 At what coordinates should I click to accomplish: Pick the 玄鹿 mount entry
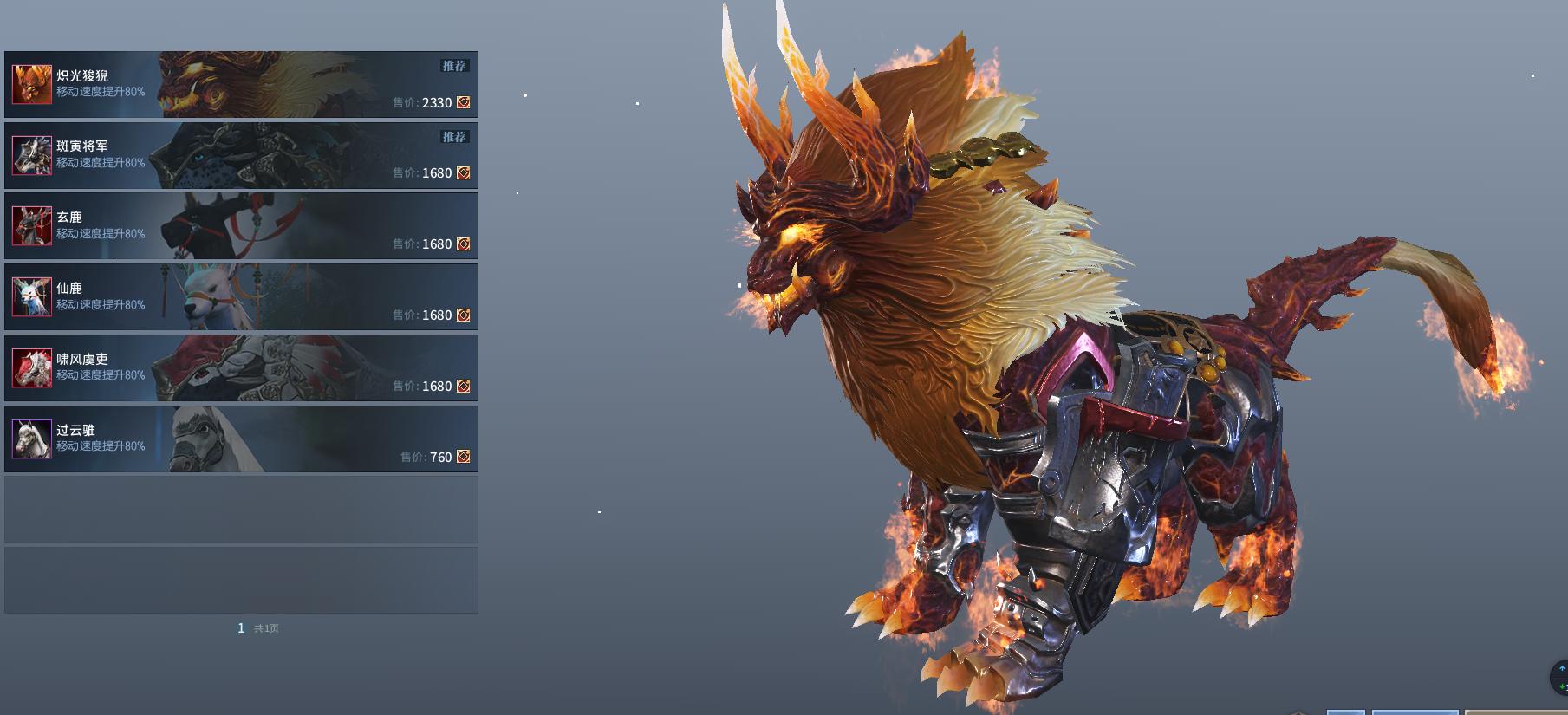point(241,226)
